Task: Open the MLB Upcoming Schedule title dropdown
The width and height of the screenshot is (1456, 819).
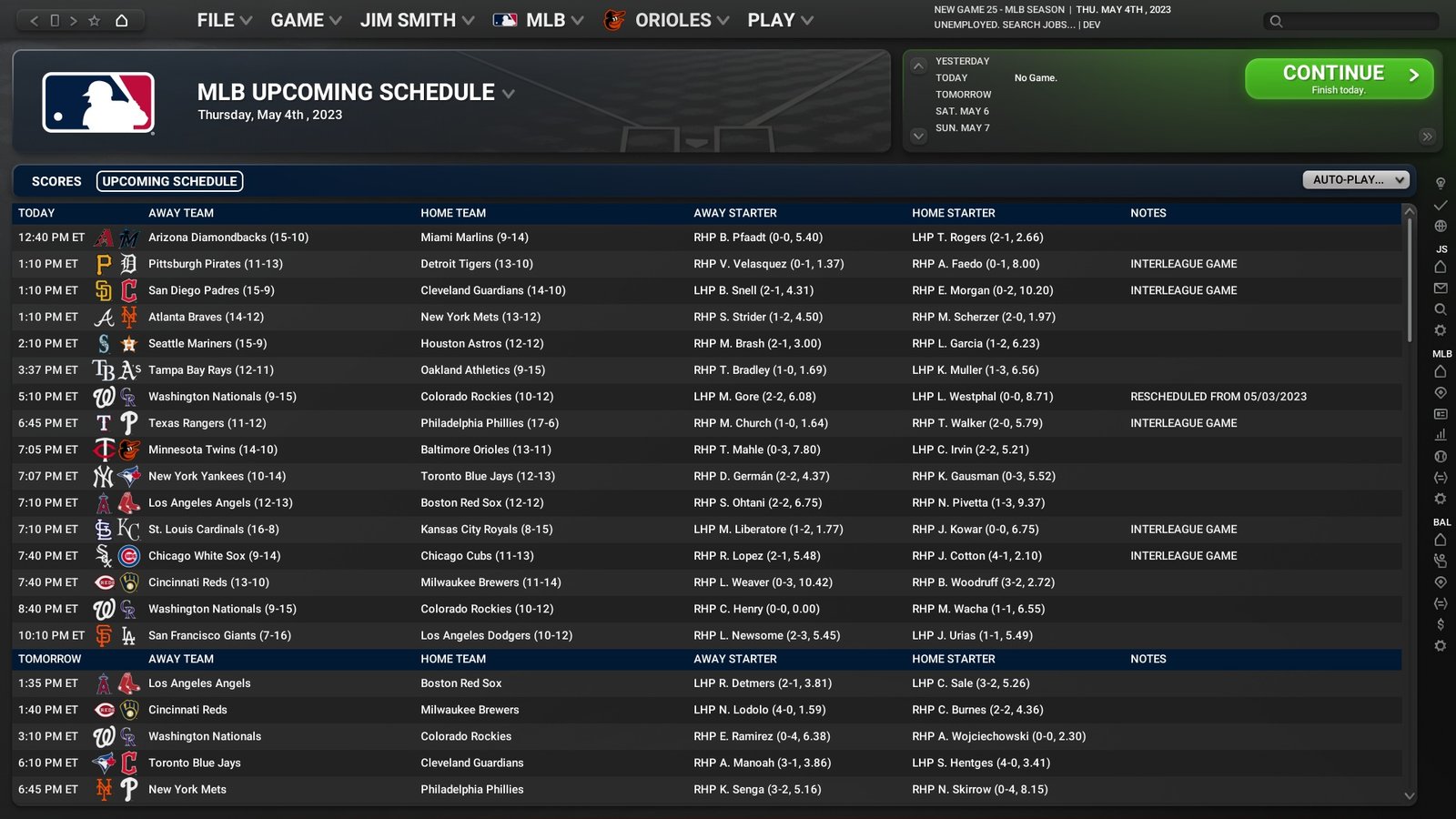Action: pyautogui.click(x=509, y=94)
